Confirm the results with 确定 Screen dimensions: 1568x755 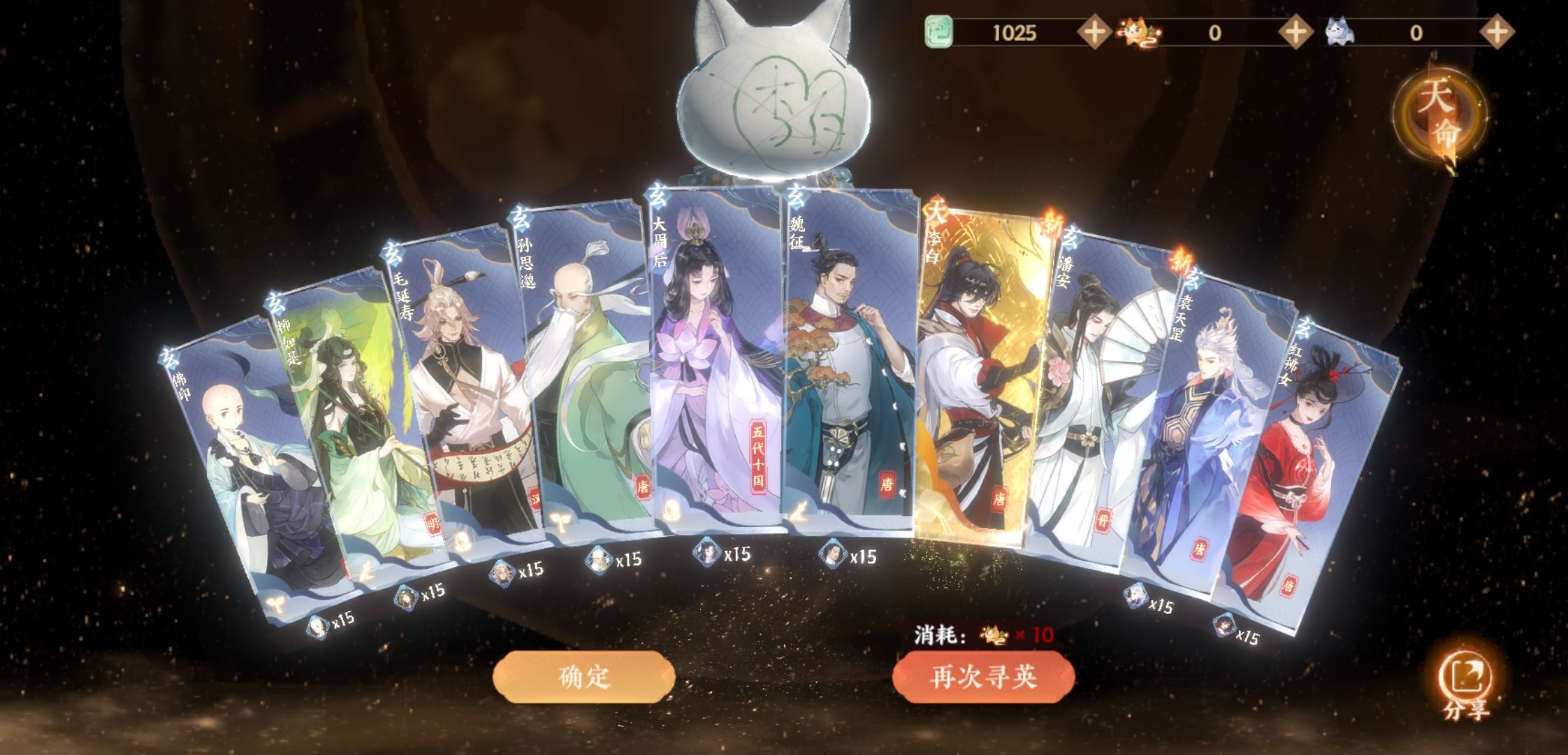point(584,677)
